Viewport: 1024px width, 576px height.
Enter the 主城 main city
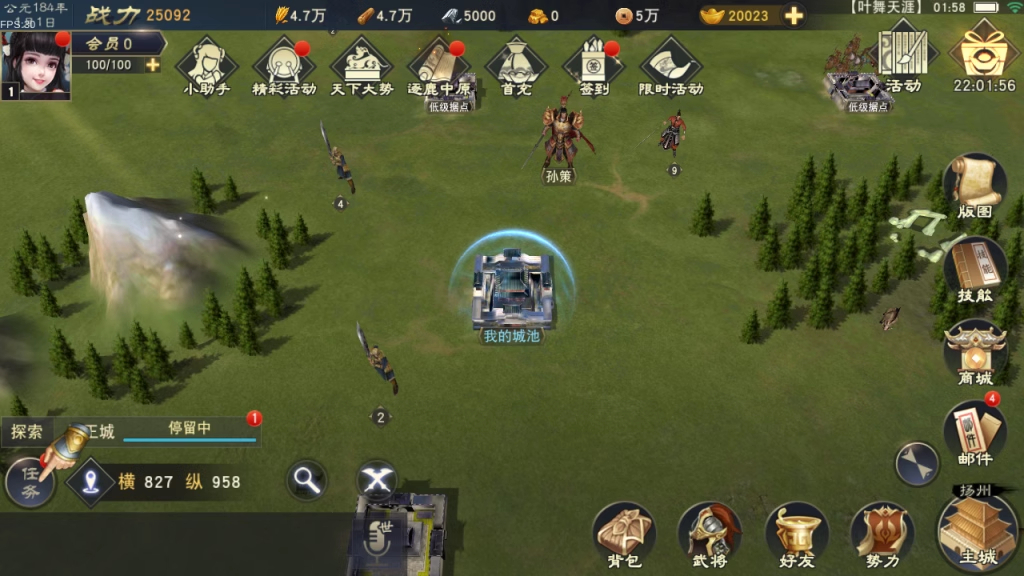977,530
